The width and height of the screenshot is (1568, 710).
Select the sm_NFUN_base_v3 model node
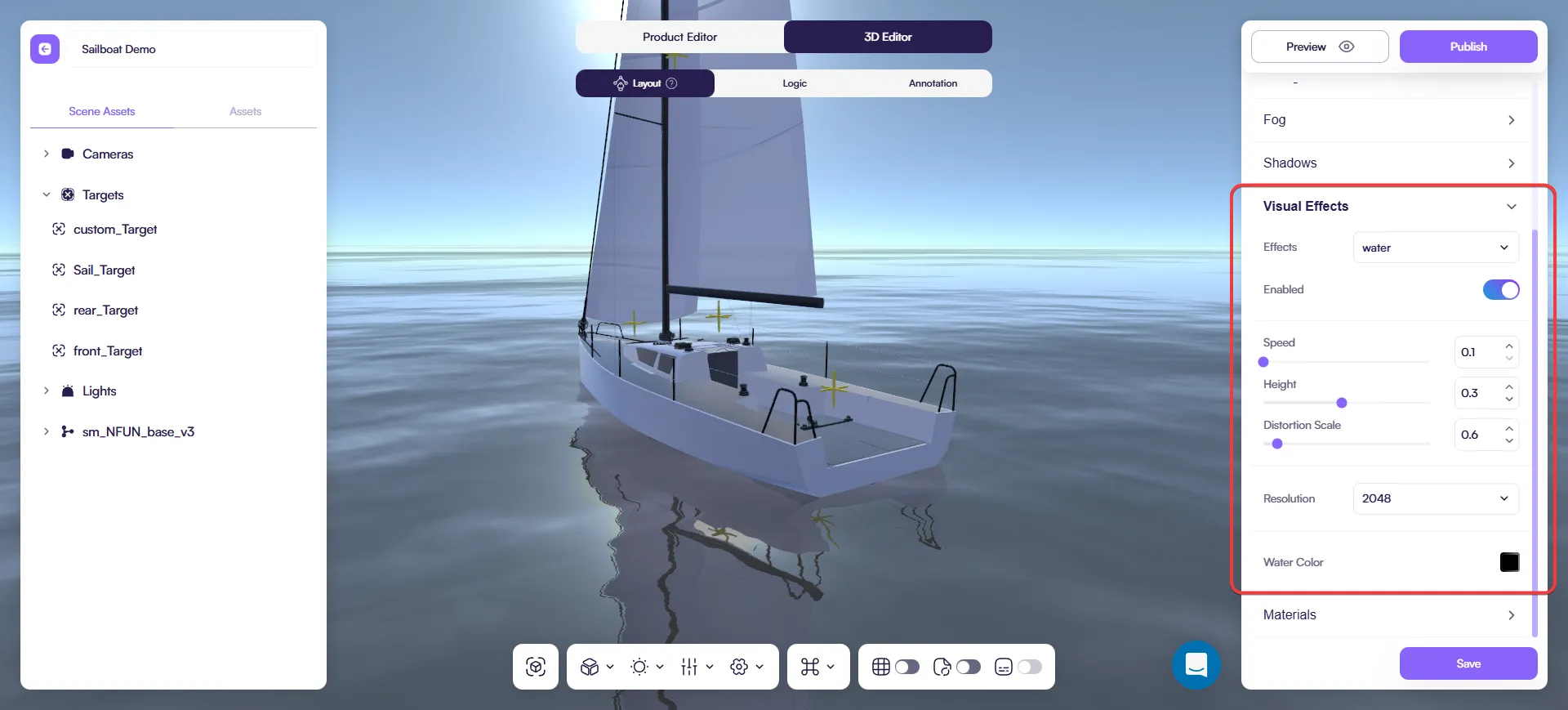pyautogui.click(x=138, y=431)
